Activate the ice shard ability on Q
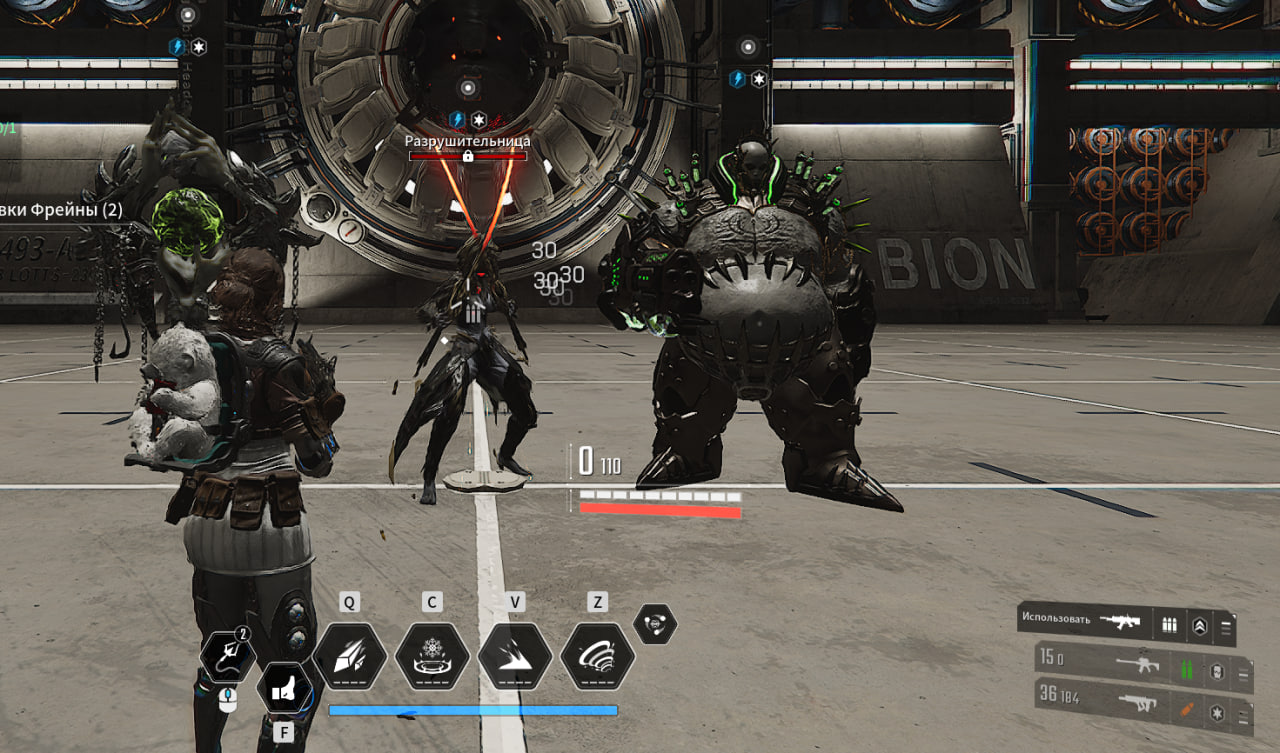This screenshot has height=753, width=1280. pos(350,657)
